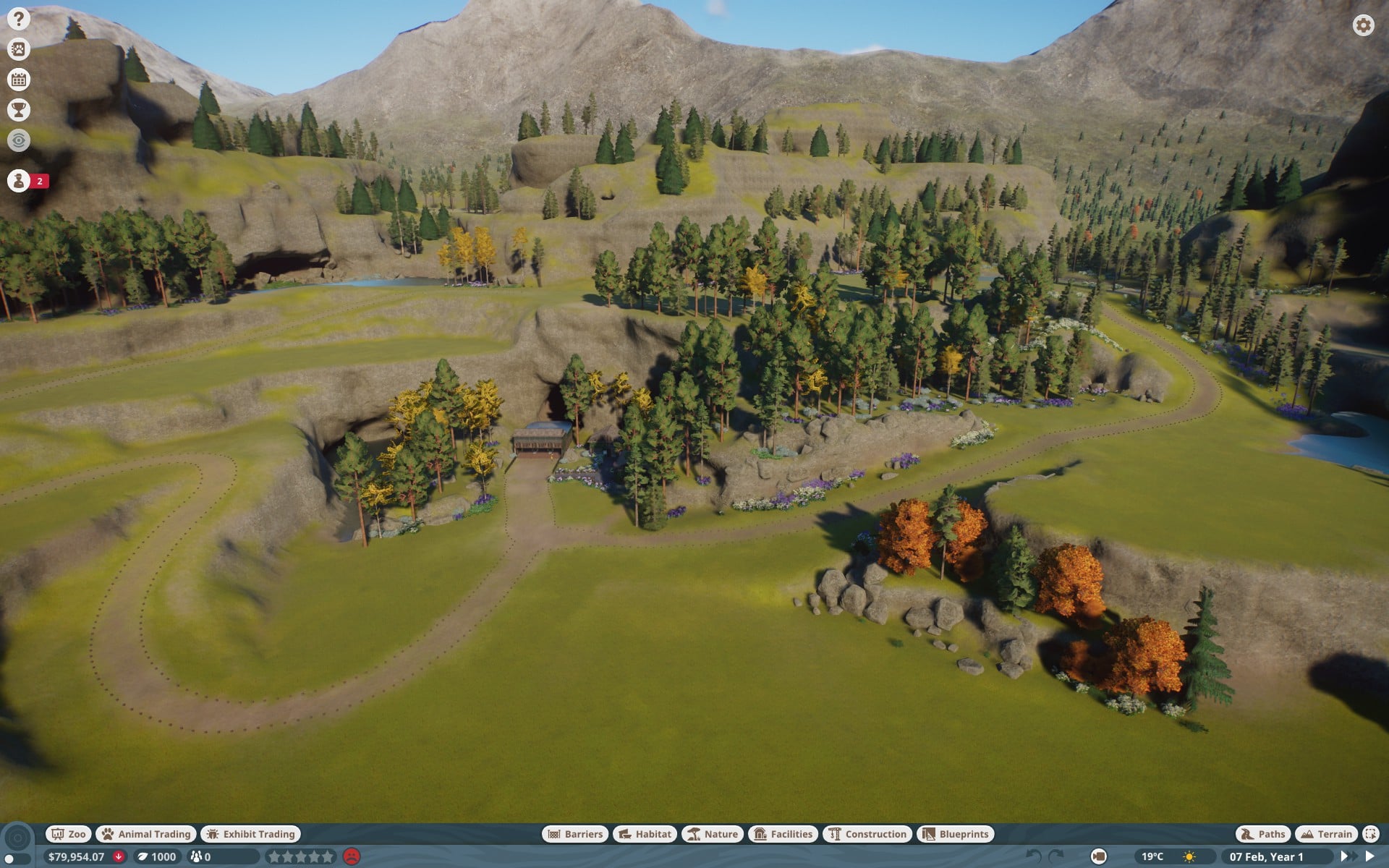Screen dimensions: 1389x868
Task: Open Exhibit Trading
Action: [x=251, y=834]
